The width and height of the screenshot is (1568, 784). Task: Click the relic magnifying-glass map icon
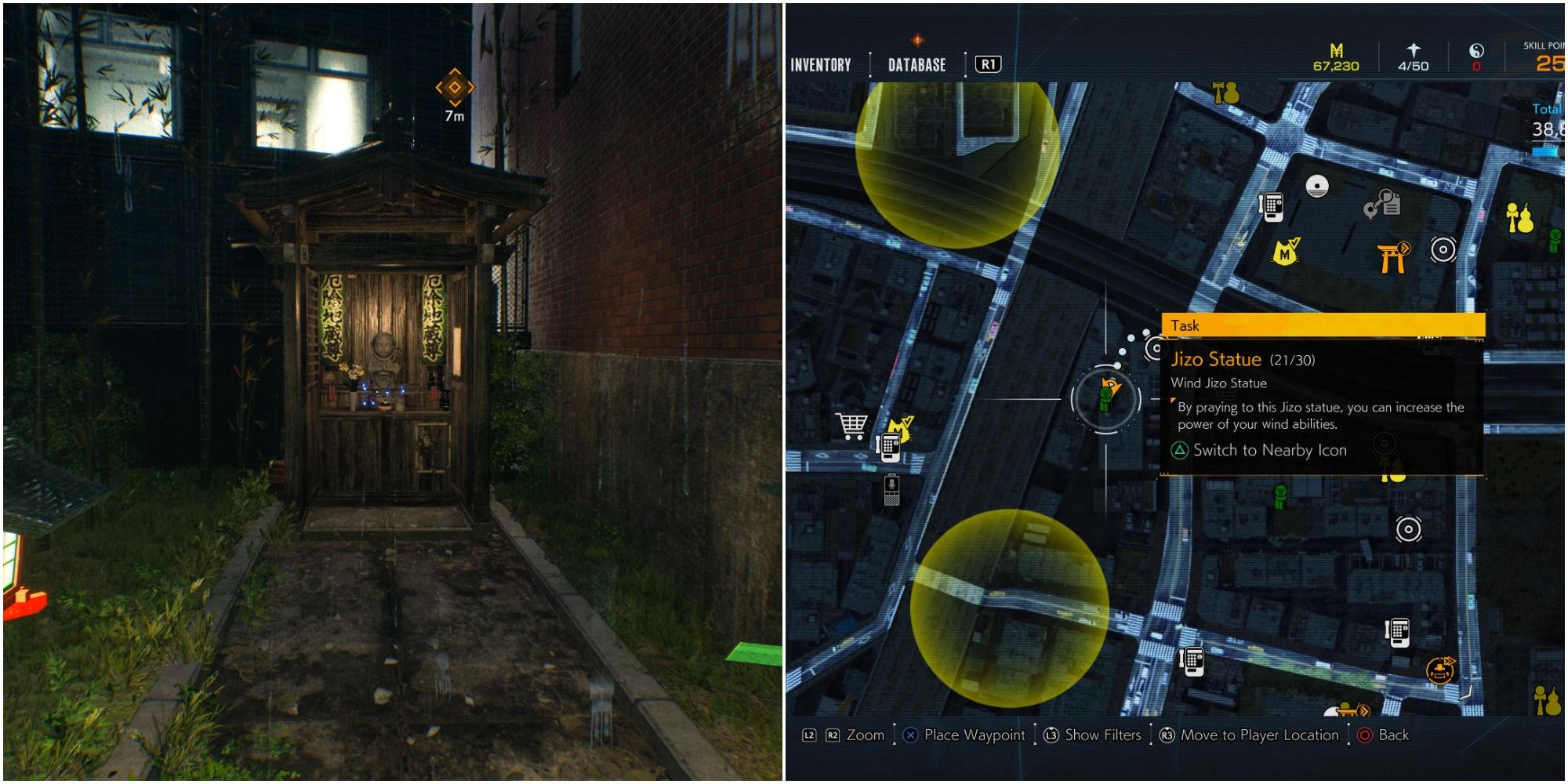coord(1381,206)
